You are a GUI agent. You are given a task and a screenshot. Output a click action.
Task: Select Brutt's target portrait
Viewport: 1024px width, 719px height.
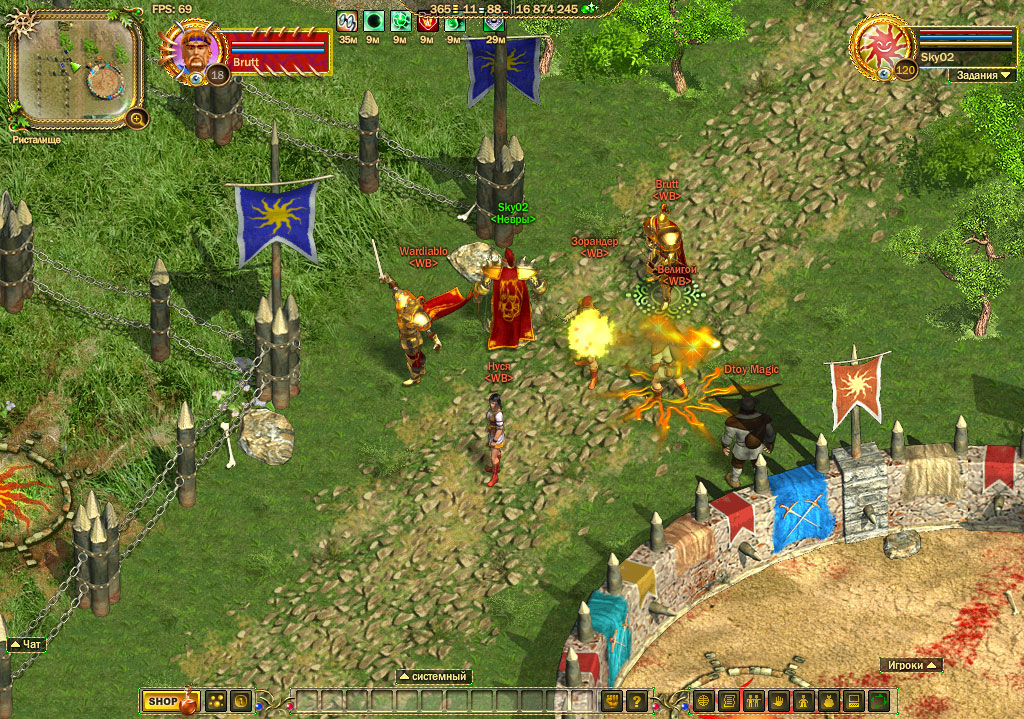tap(191, 51)
